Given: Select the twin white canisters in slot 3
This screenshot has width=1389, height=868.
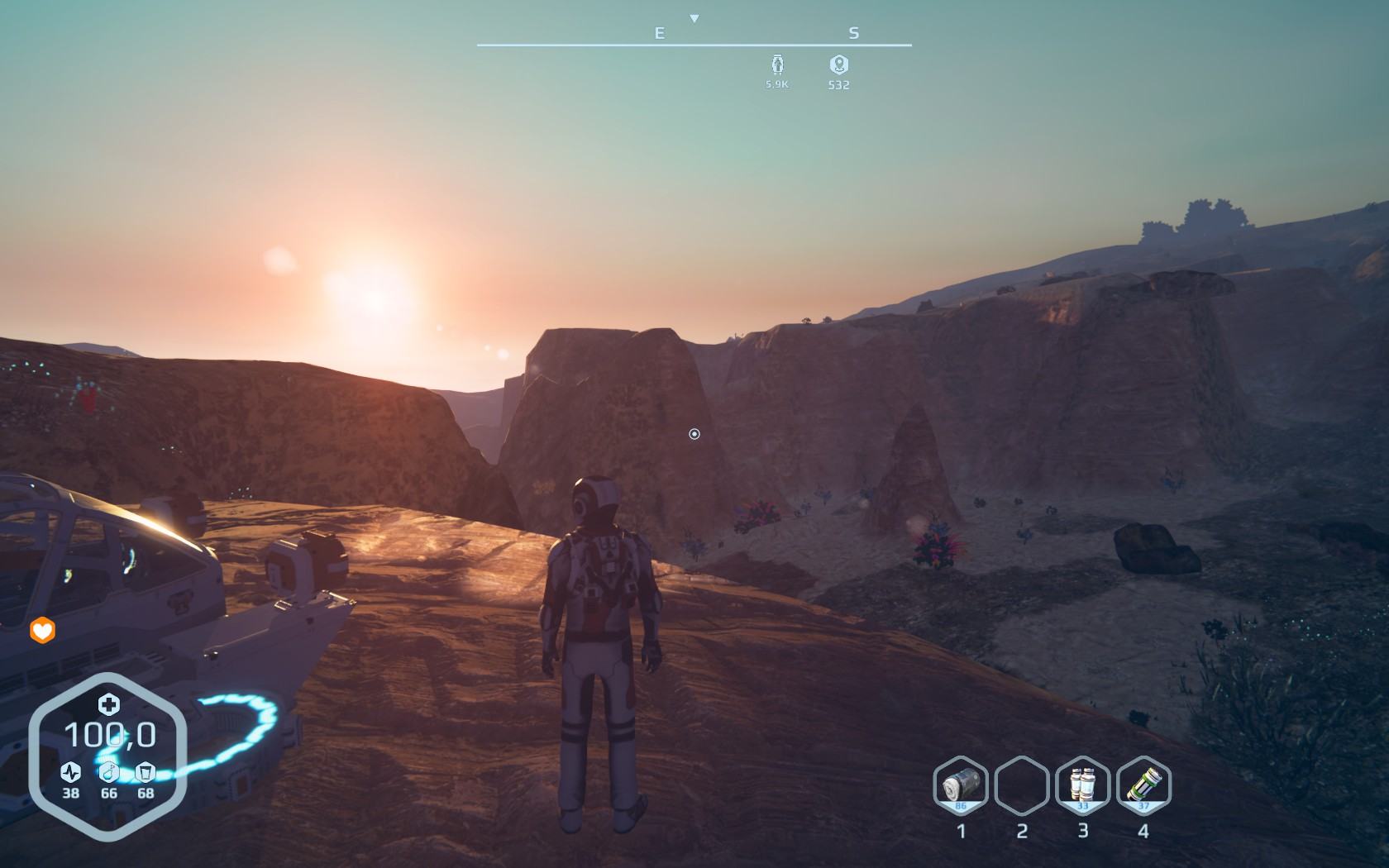Looking at the screenshot, I should click(x=1082, y=785).
